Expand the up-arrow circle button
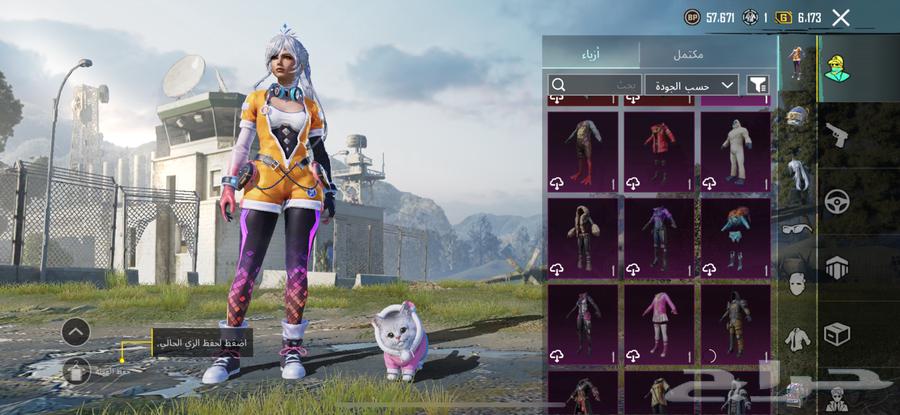The image size is (900, 415). [76, 332]
